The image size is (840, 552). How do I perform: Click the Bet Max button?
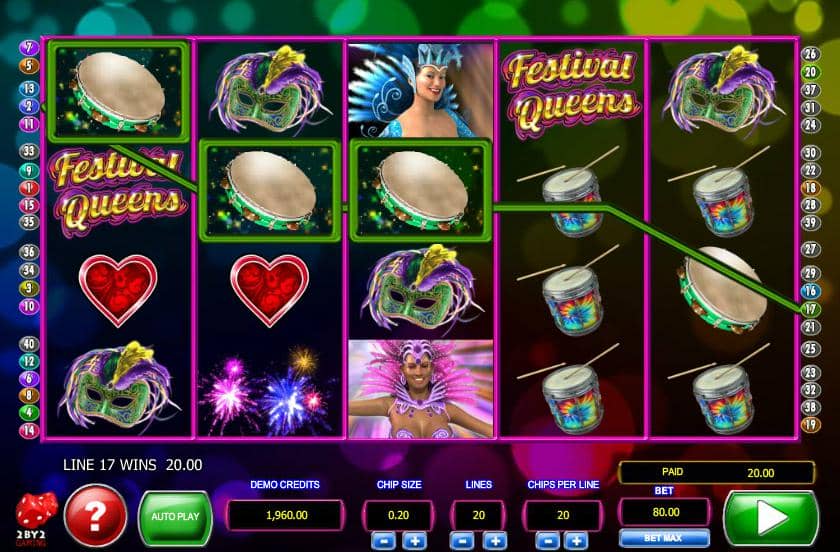[x=650, y=539]
